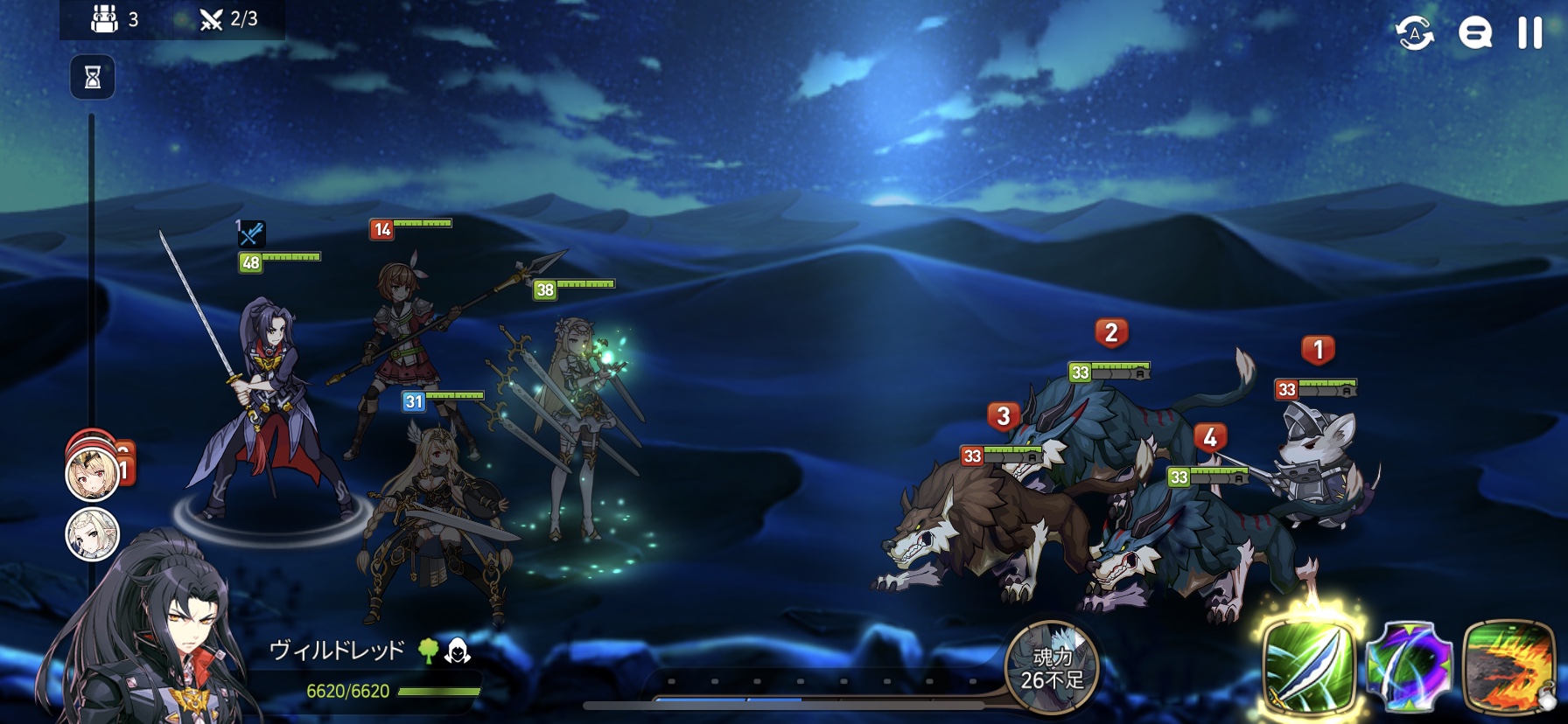Screen dimensions: 1568x724
Task: Open ヴィルドレッド character portrait details
Action: tap(149, 638)
